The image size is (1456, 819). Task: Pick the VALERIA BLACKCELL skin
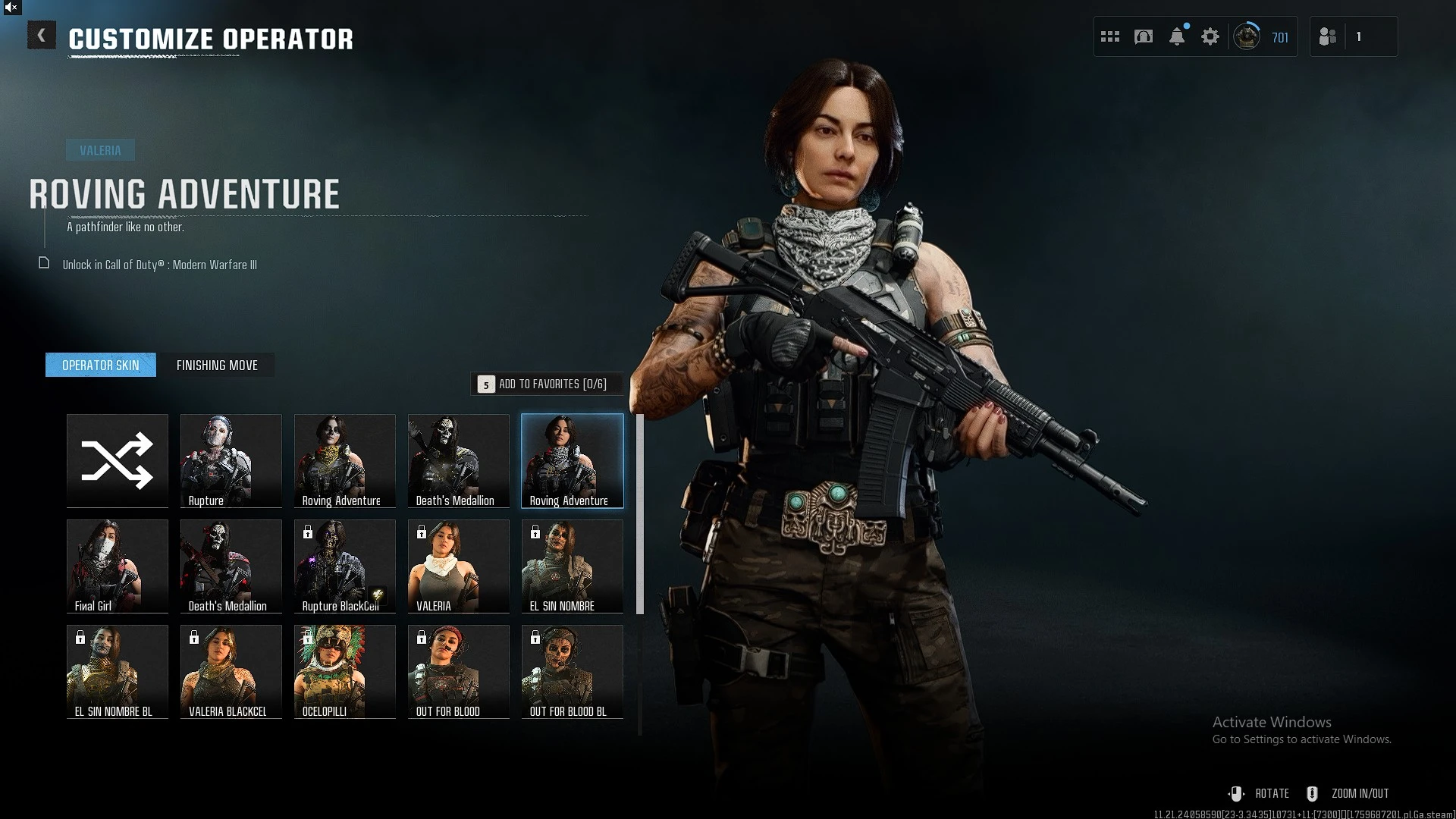pos(231,671)
